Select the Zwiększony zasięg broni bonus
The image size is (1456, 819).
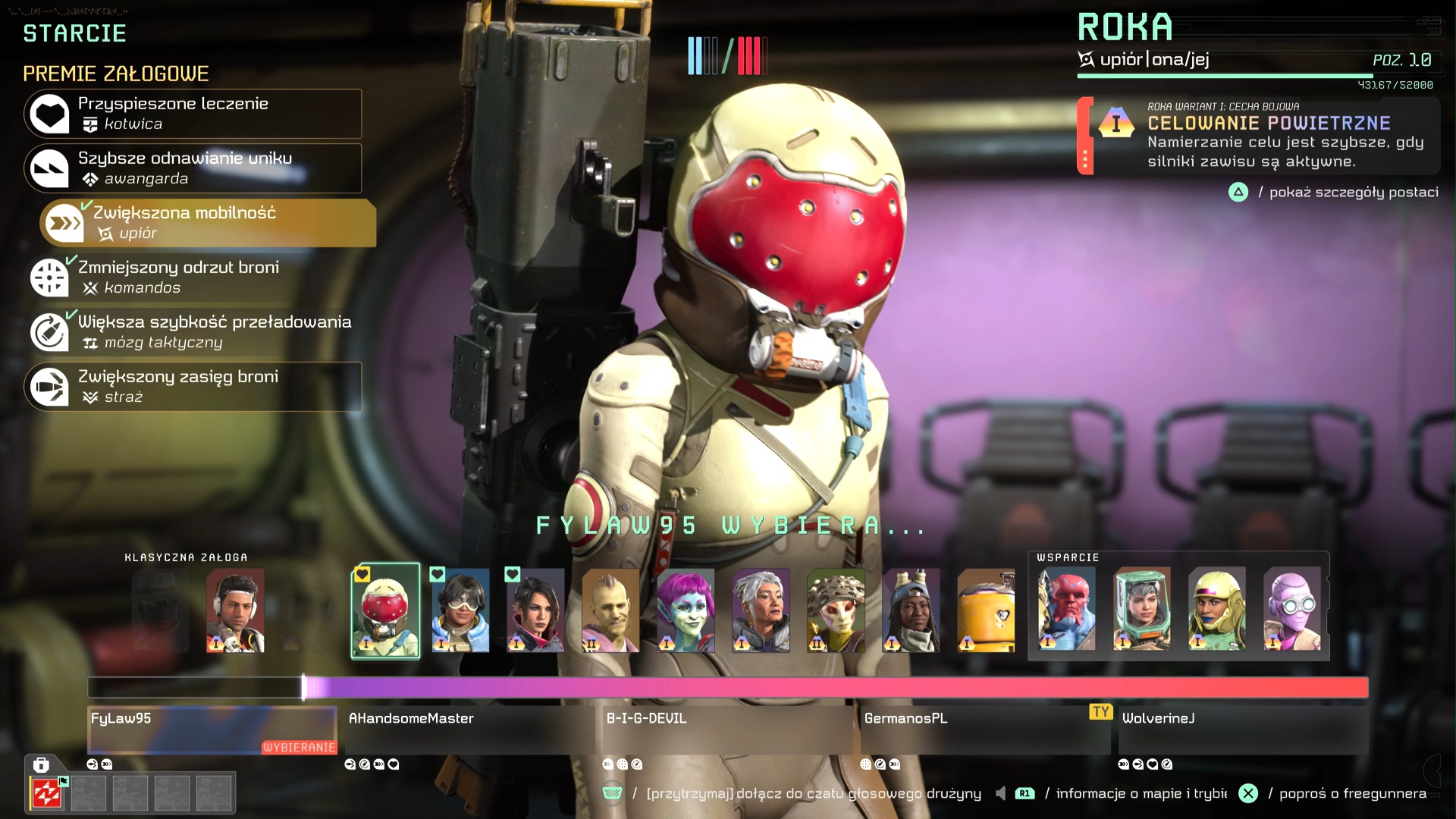[193, 387]
